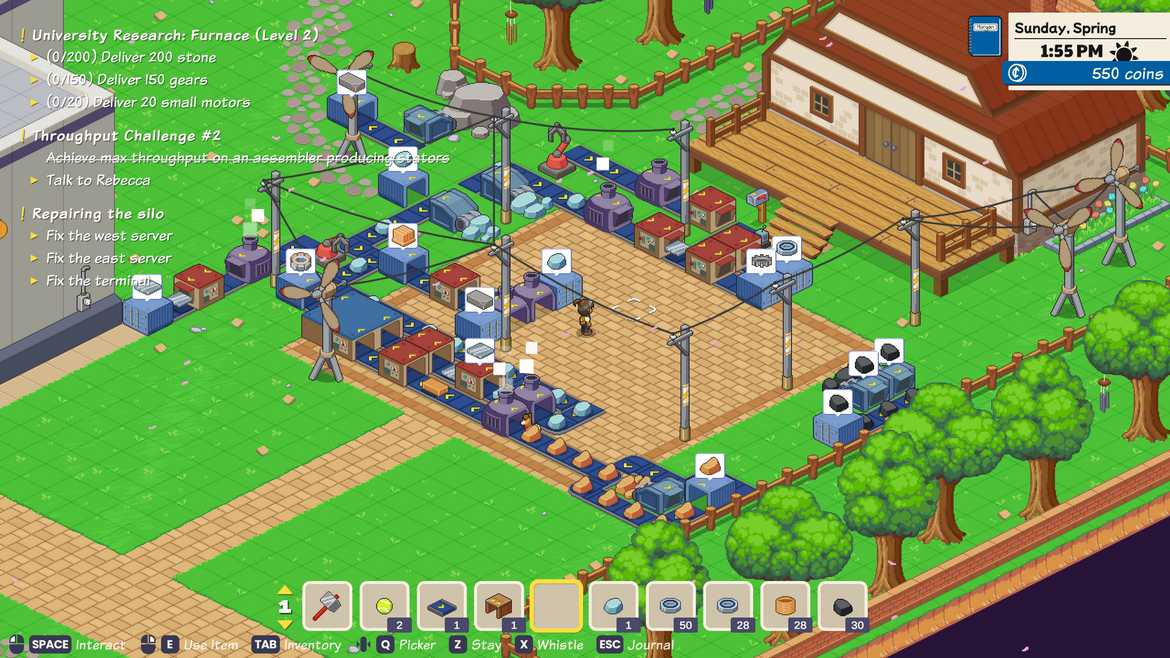Choose the metal ring stack of 28
This screenshot has width=1170, height=658.
point(728,606)
